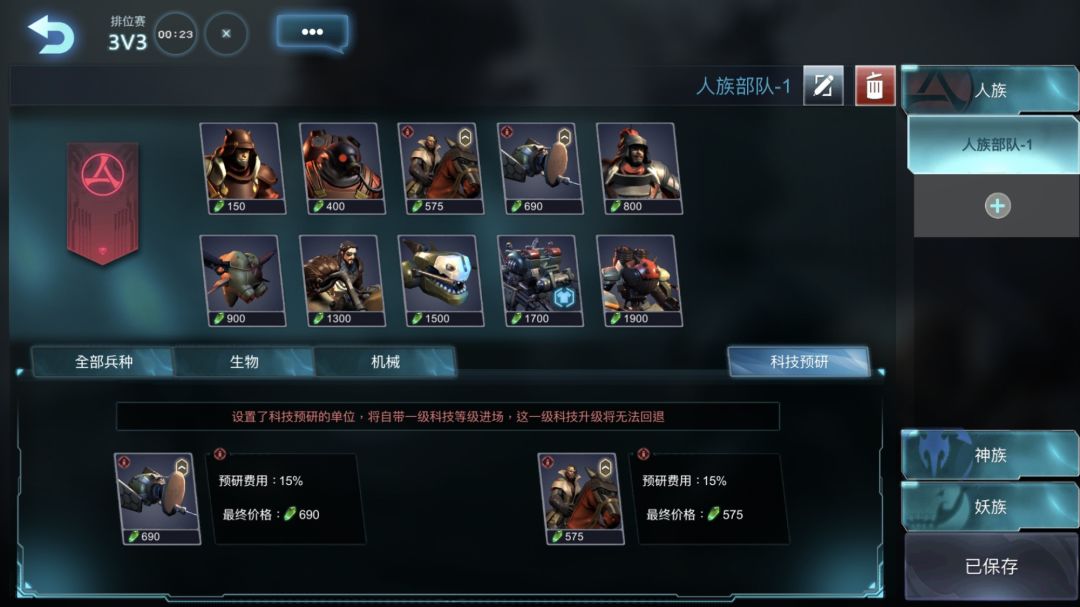1080x607 pixels.
Task: Rename the army with the edit icon
Action: coord(822,86)
